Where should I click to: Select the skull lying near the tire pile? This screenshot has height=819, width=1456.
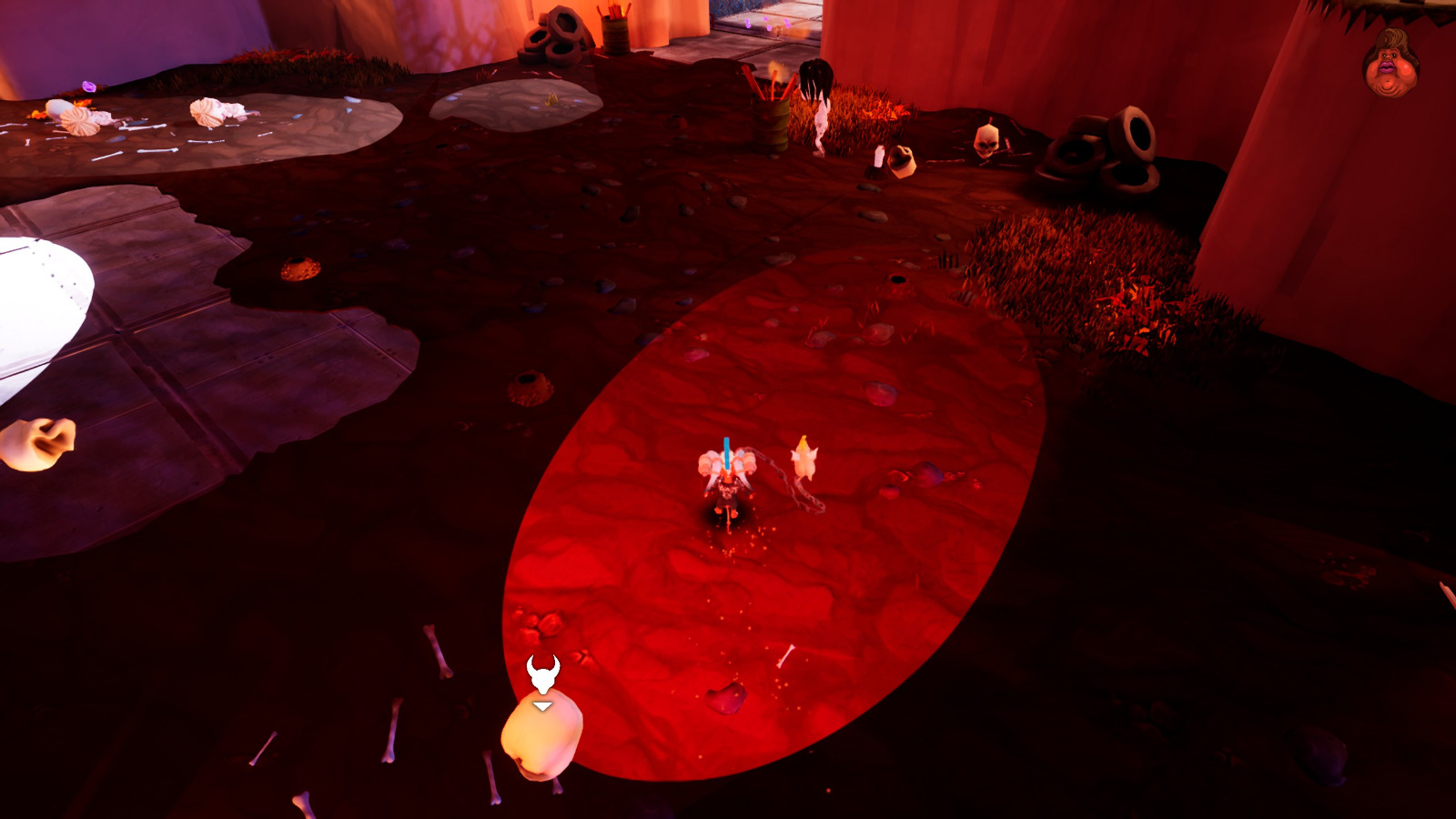(x=987, y=144)
